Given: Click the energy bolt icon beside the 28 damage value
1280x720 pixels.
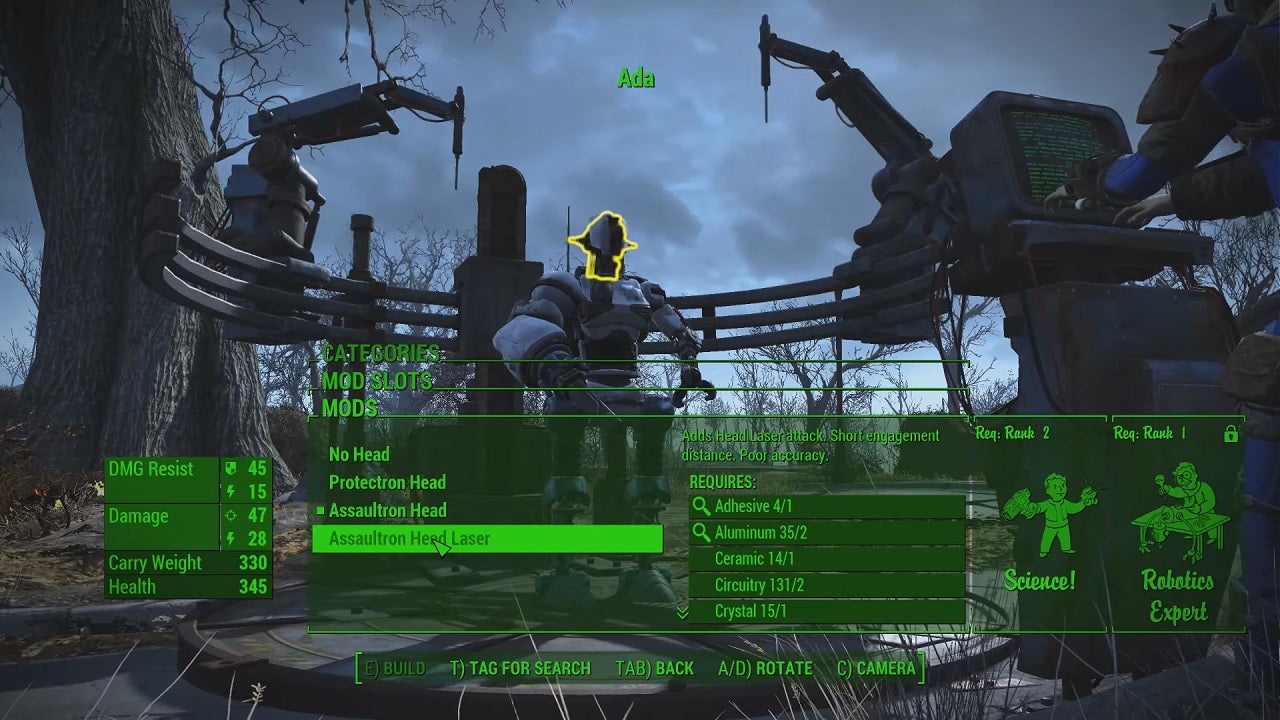Looking at the screenshot, I should click(x=230, y=538).
